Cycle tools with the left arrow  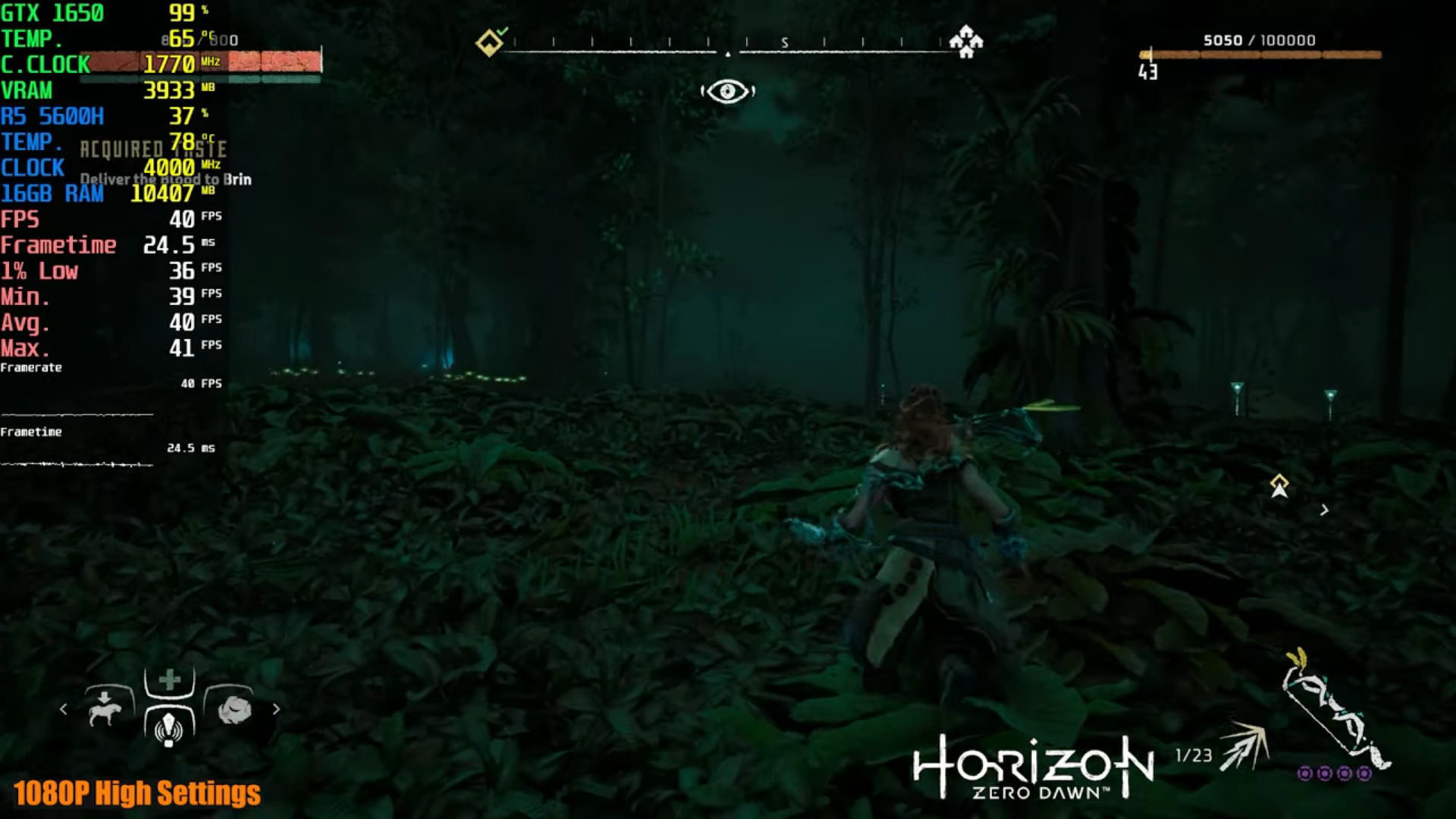[64, 709]
